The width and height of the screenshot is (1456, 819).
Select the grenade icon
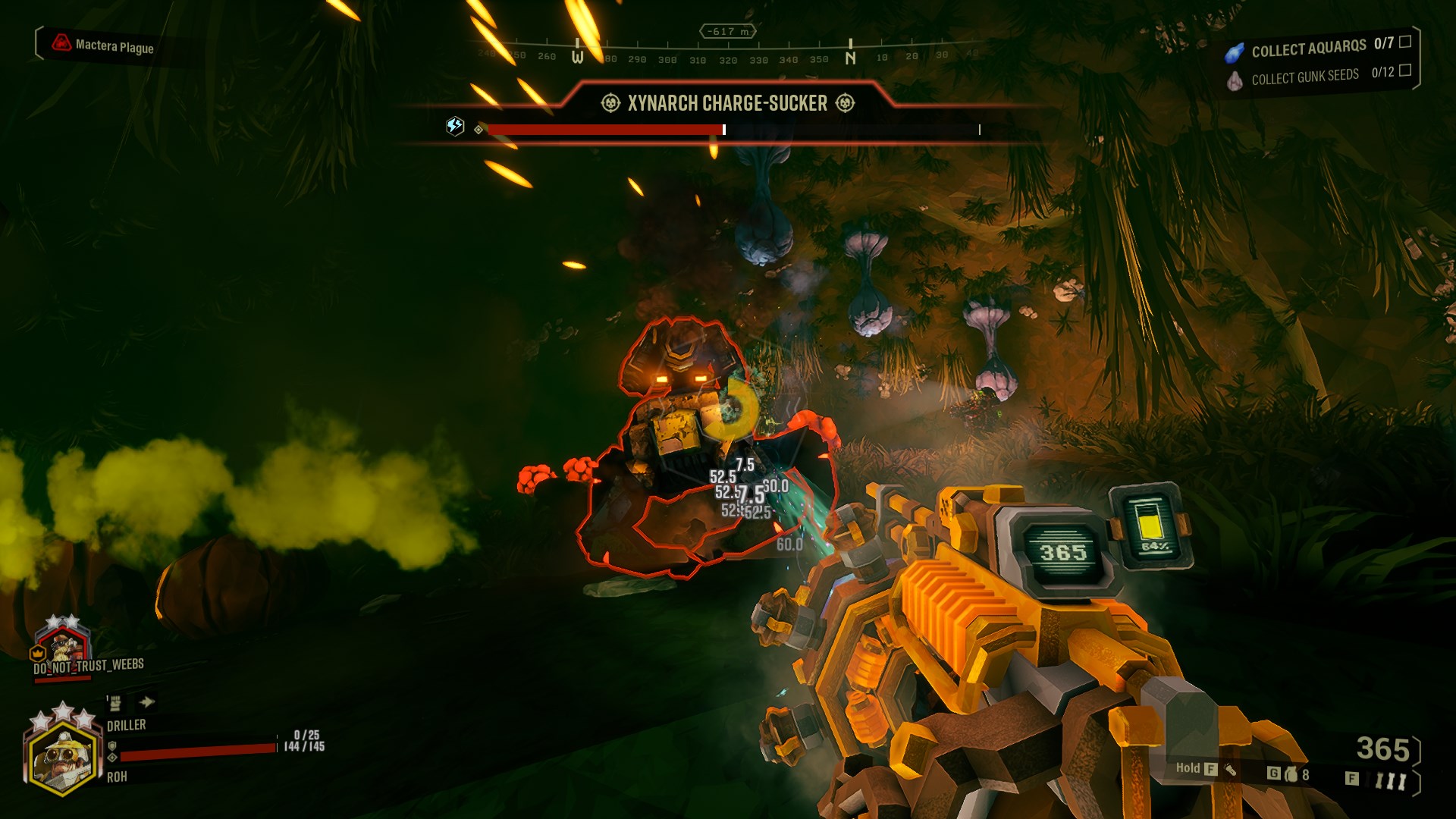[x=1291, y=774]
